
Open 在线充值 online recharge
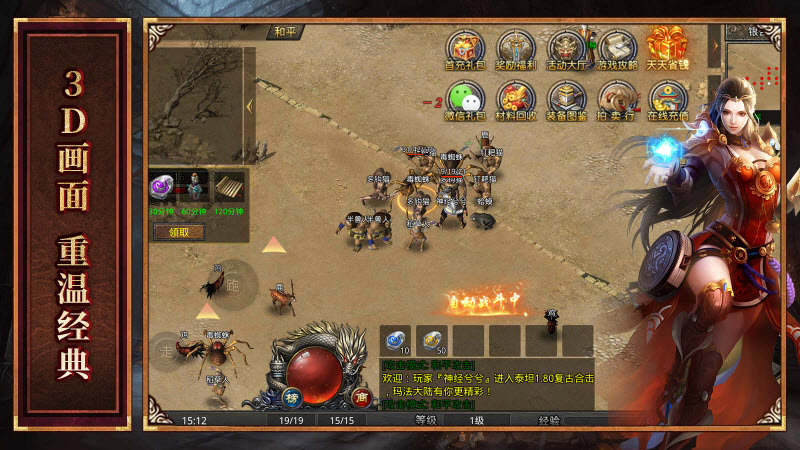tap(666, 99)
